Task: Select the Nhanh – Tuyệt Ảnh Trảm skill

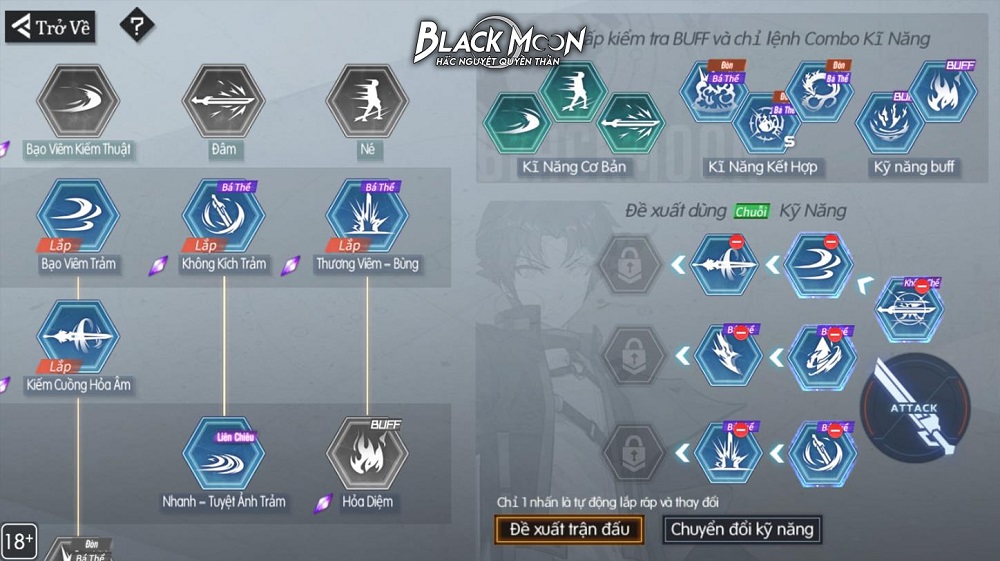Action: [x=223, y=453]
